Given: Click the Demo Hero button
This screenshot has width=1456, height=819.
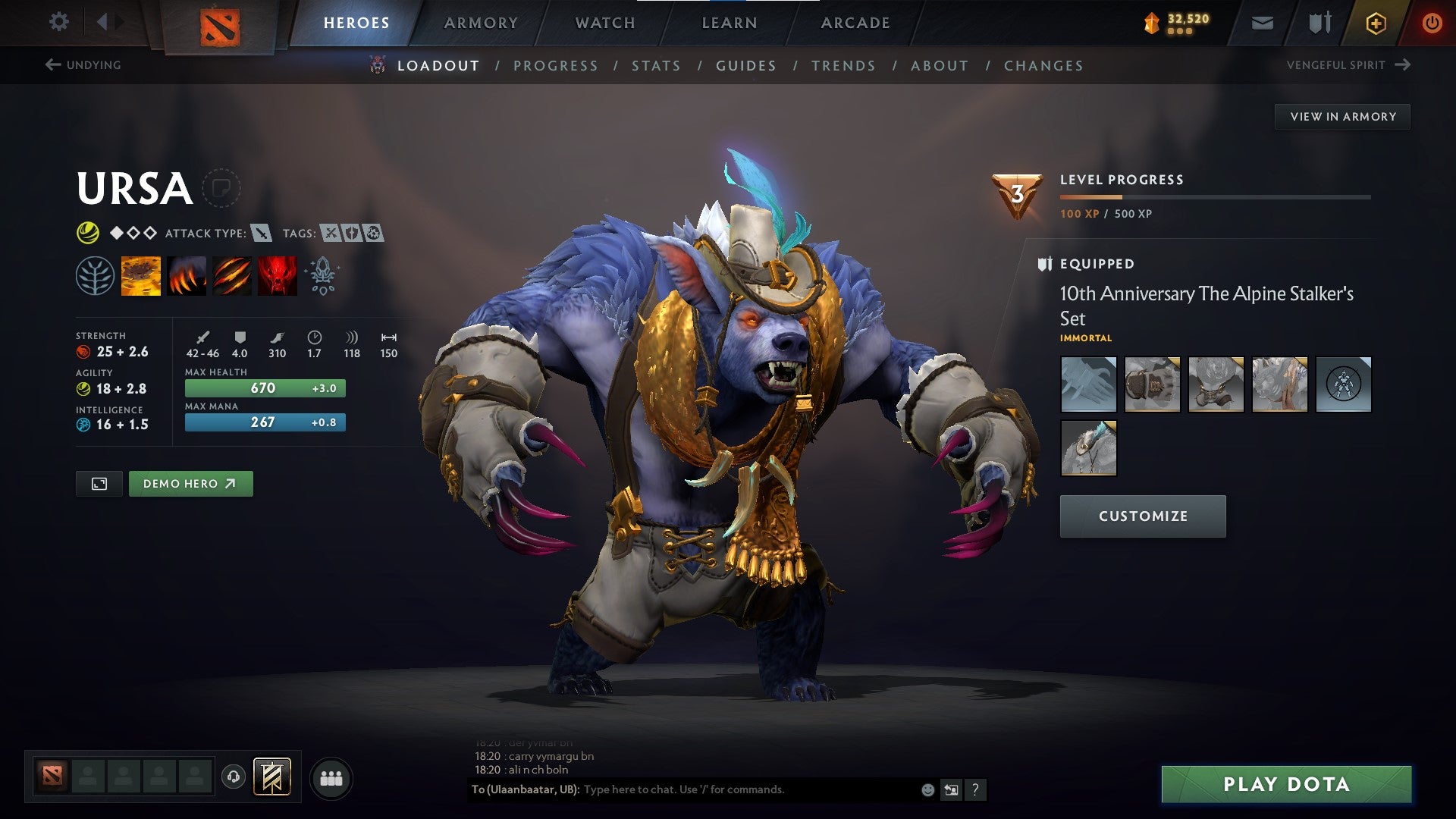Looking at the screenshot, I should (190, 483).
